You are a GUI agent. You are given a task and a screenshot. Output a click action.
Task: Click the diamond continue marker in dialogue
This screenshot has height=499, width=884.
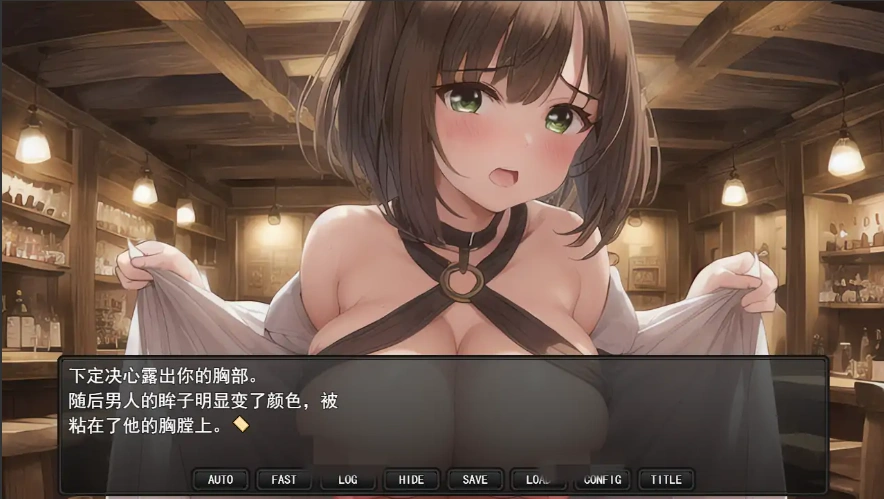coord(240,424)
